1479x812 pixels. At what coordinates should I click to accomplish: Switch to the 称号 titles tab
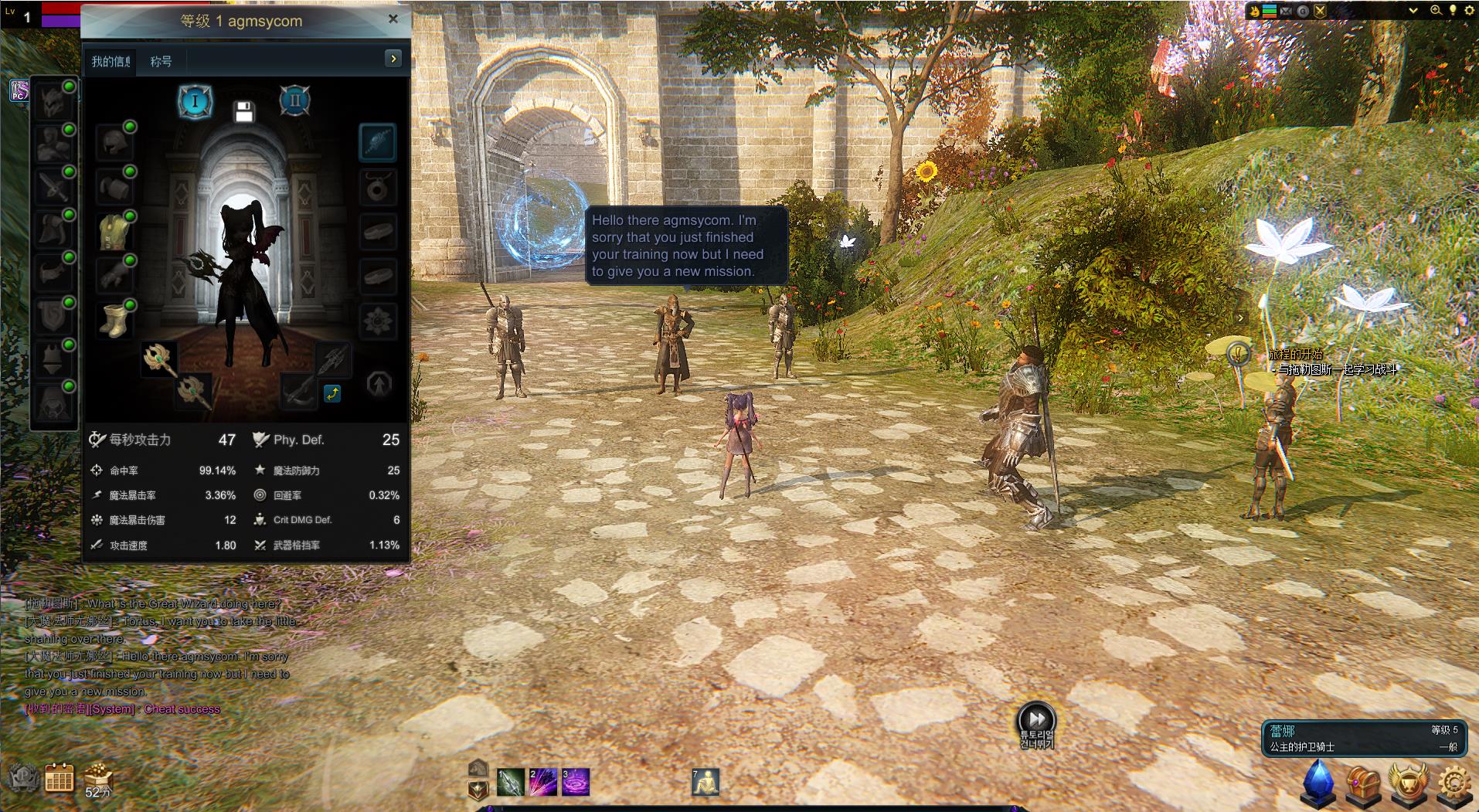coord(161,61)
